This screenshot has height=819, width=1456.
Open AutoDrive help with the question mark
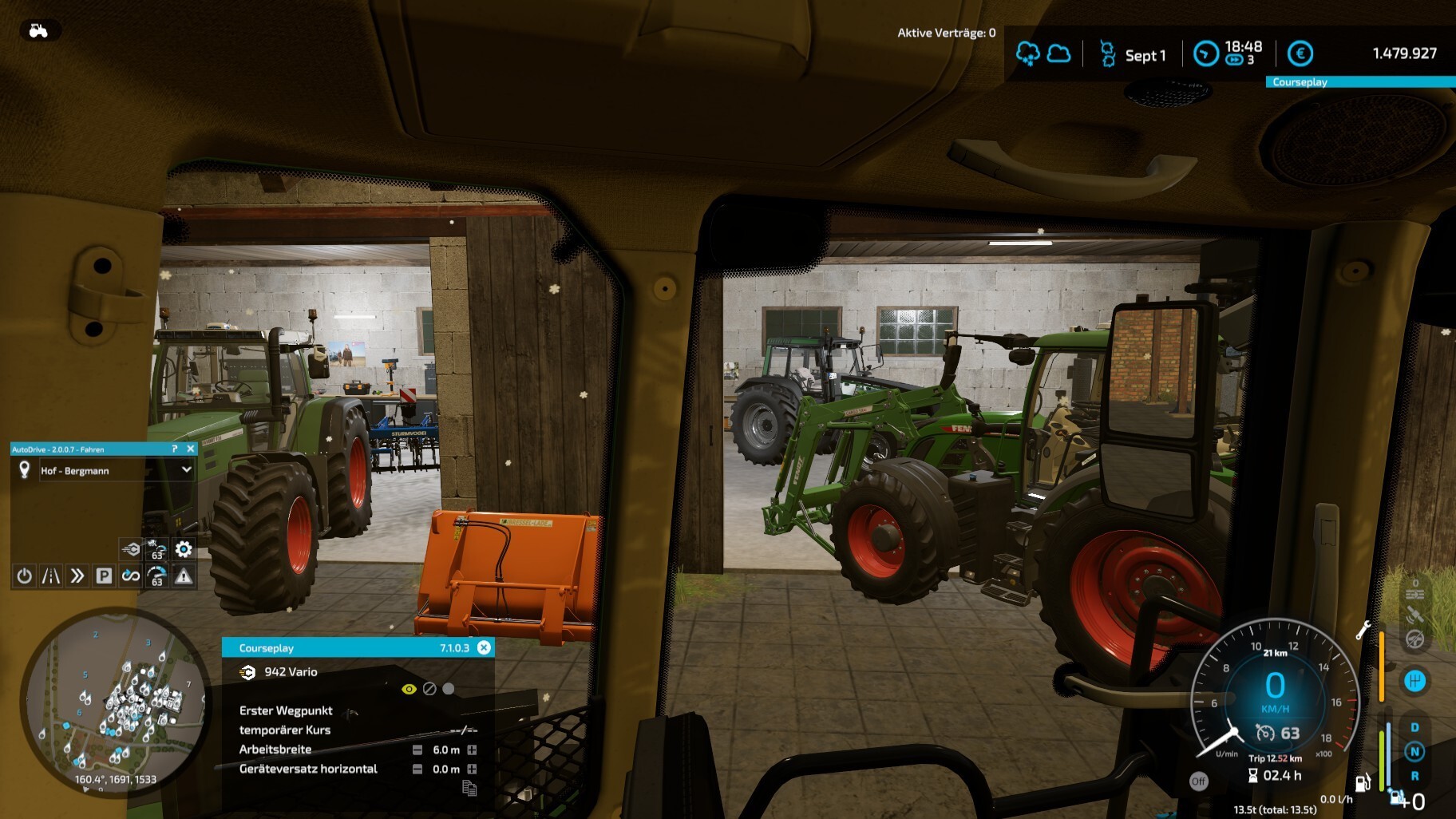[175, 449]
